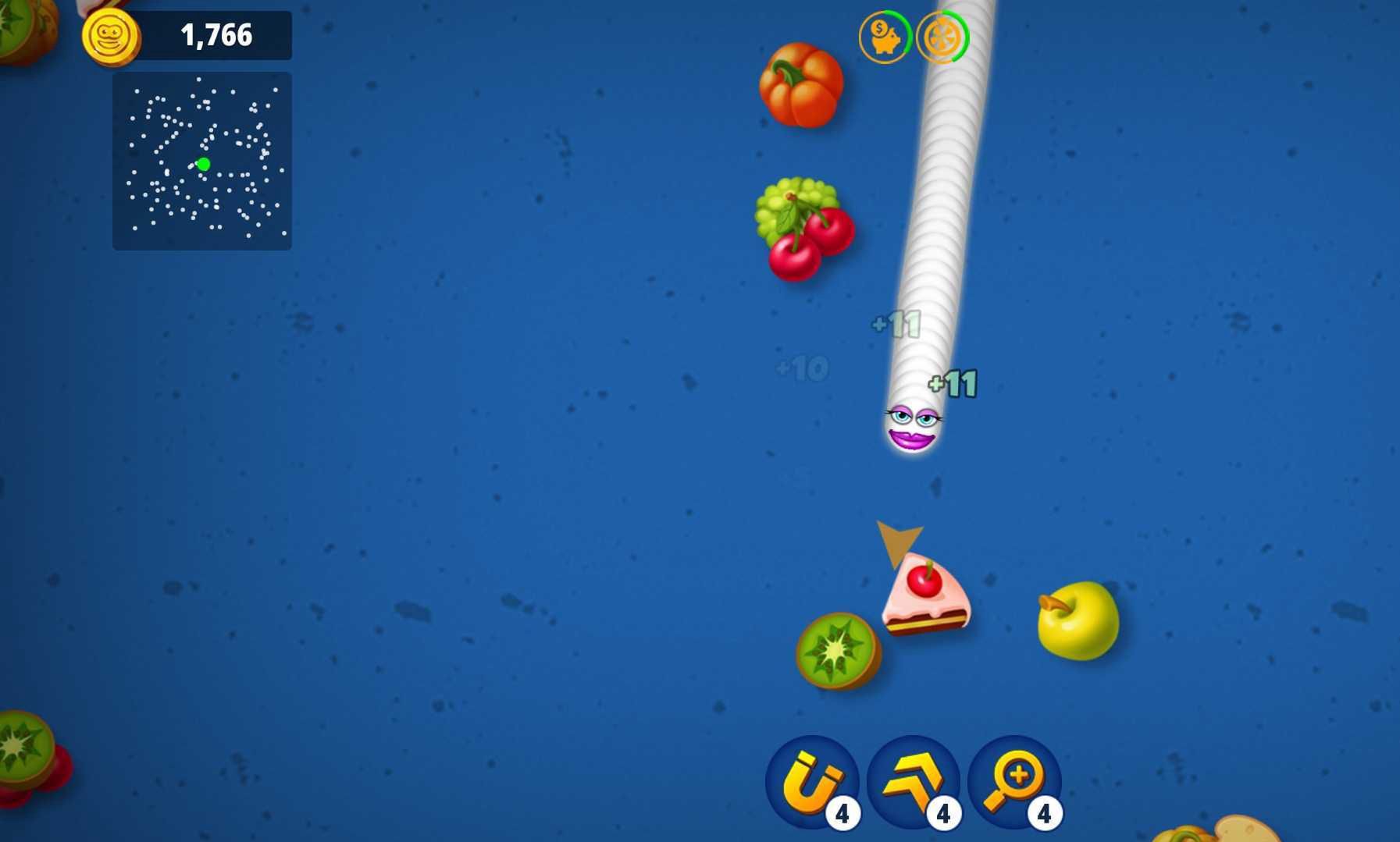The image size is (1400, 842).
Task: Activate the zoom magnifier power-up
Action: click(1013, 781)
